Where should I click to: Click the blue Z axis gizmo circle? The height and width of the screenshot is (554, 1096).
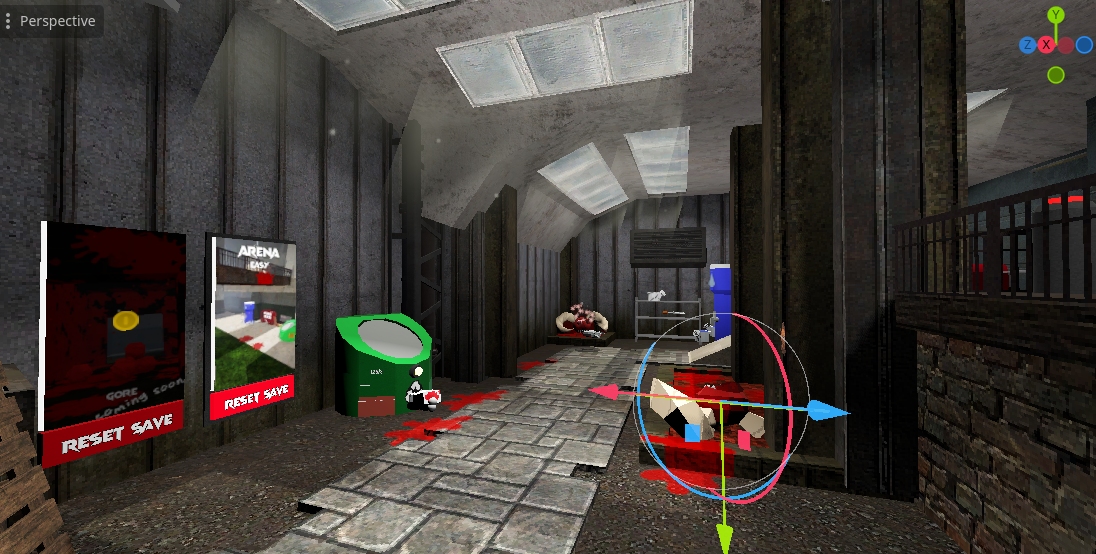coord(1027,45)
